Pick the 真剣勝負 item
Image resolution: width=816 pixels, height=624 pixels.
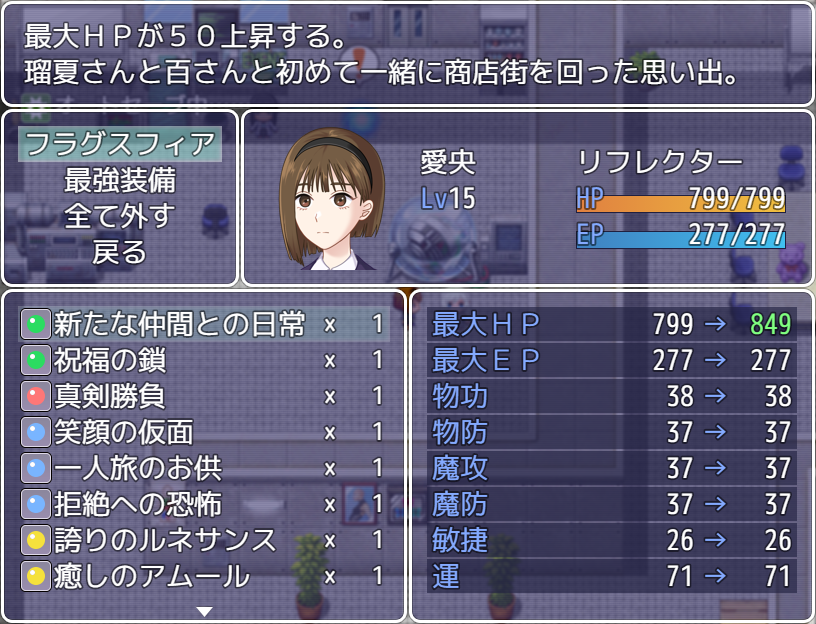click(x=204, y=396)
